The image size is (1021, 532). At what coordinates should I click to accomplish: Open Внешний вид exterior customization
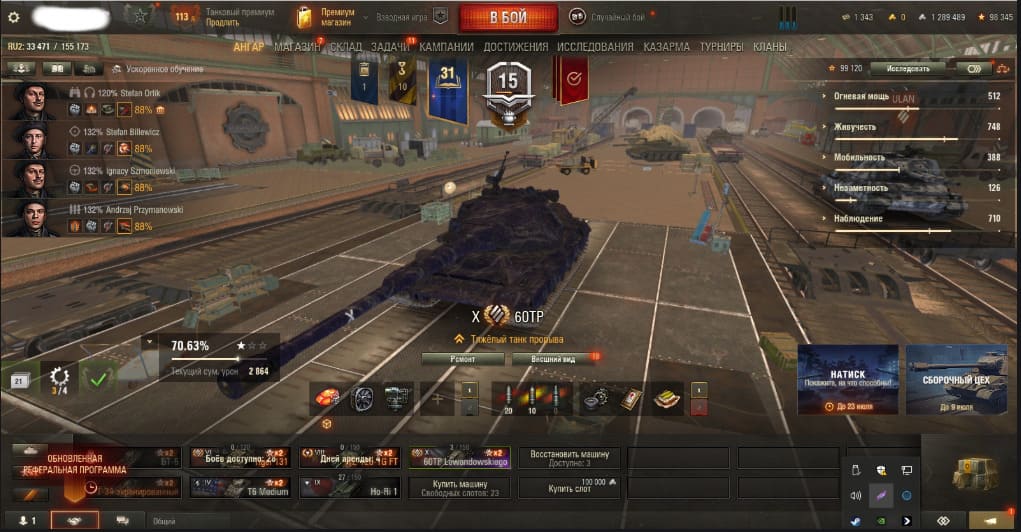[552, 358]
